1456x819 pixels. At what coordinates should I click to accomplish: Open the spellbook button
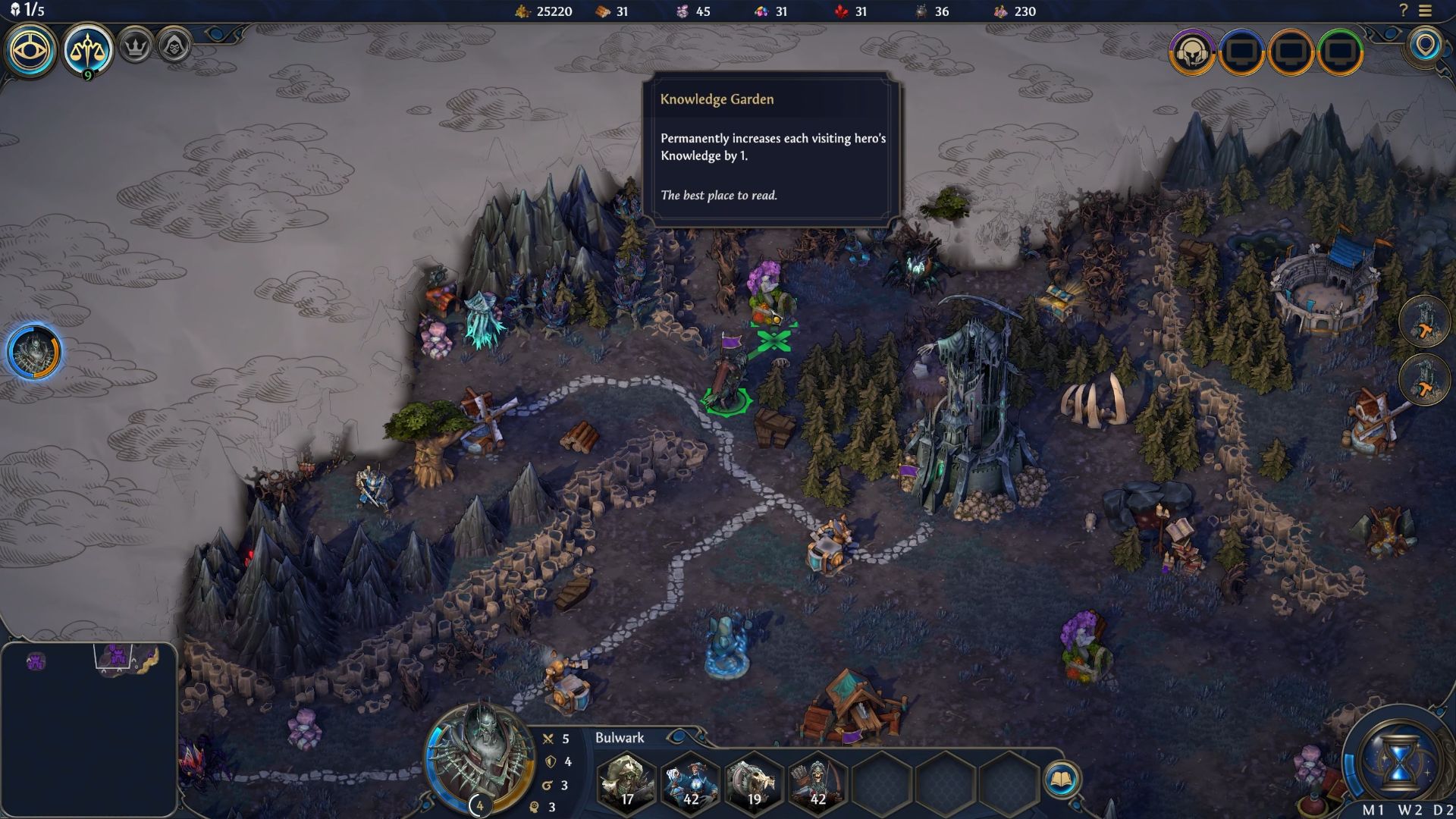coord(1061,780)
